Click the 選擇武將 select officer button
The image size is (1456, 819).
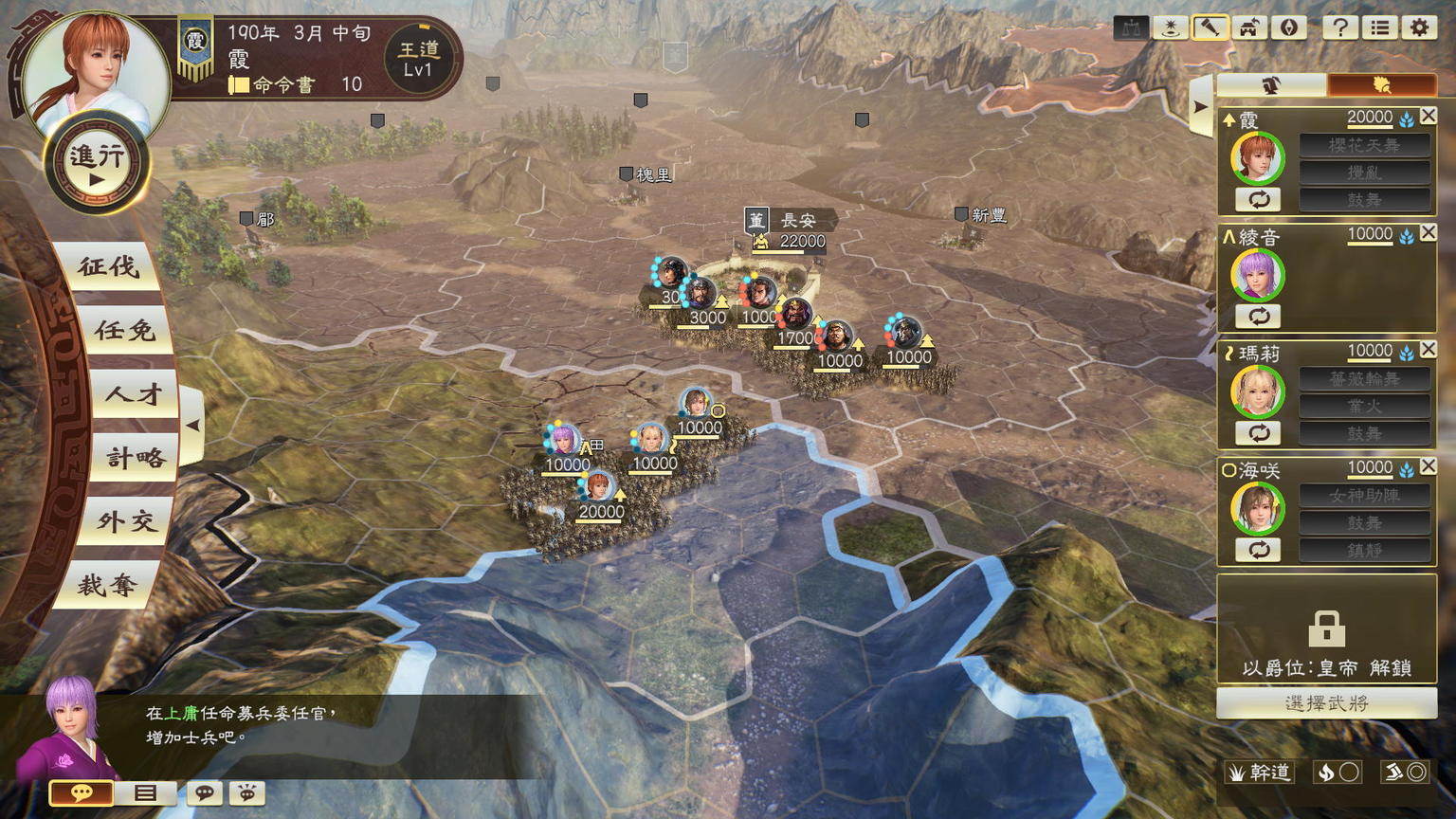[1326, 703]
